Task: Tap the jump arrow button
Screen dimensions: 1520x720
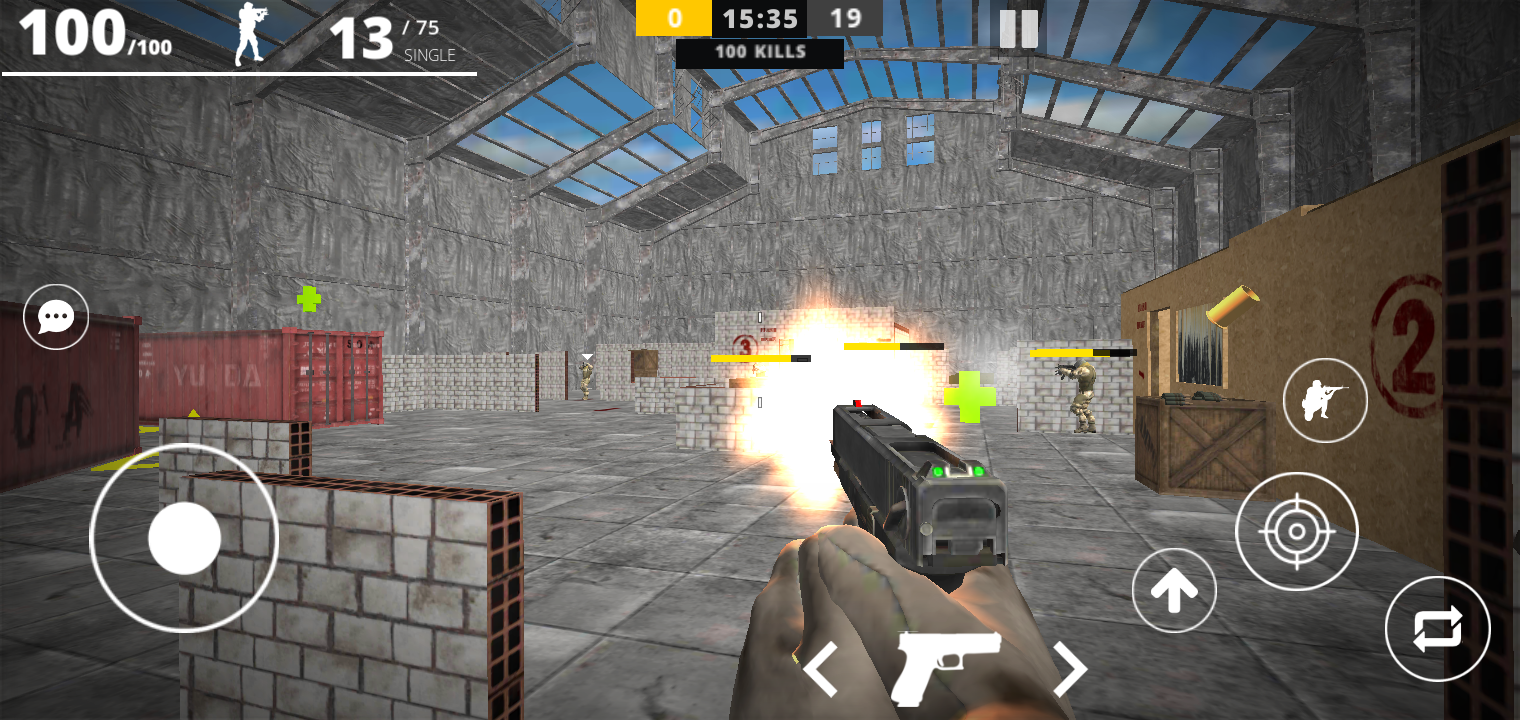Action: (x=1174, y=590)
